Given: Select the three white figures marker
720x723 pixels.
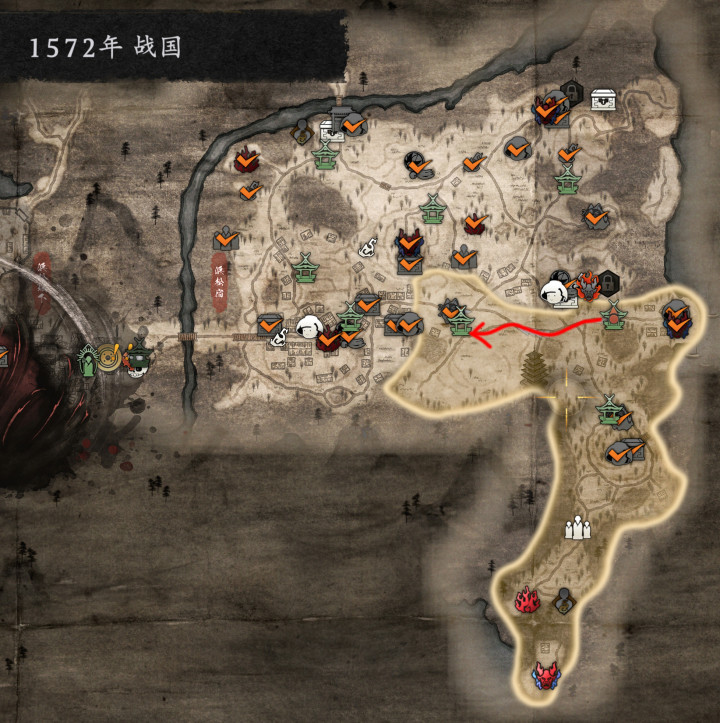Looking at the screenshot, I should click(577, 527).
